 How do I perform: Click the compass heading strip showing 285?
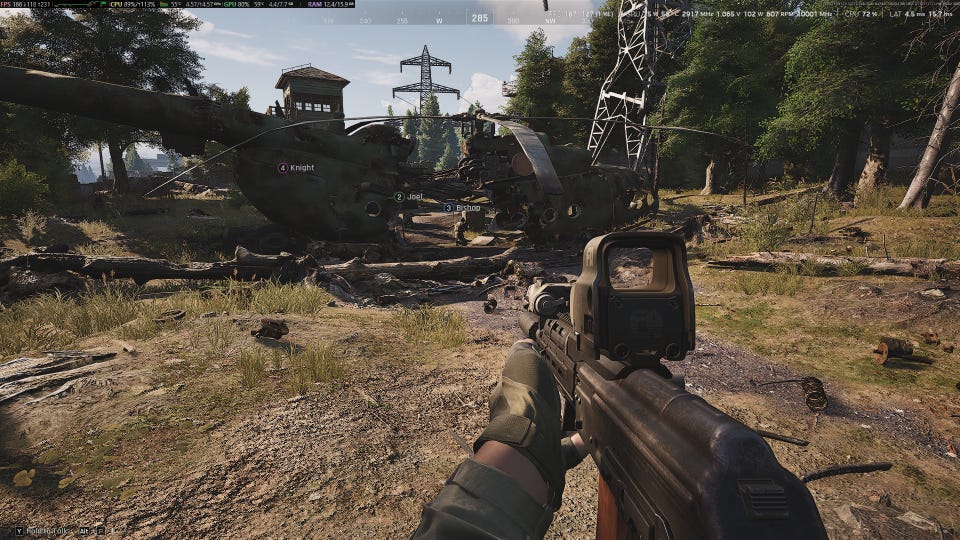click(479, 18)
